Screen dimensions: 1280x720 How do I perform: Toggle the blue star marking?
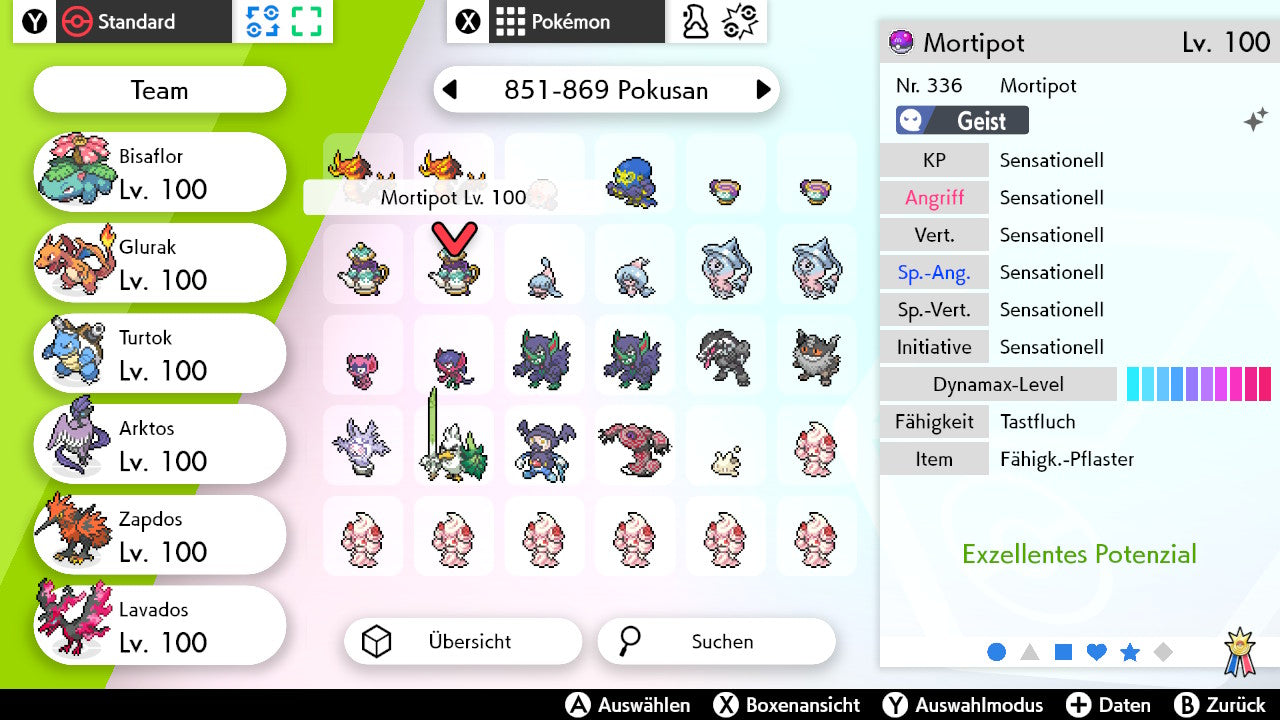1129,652
